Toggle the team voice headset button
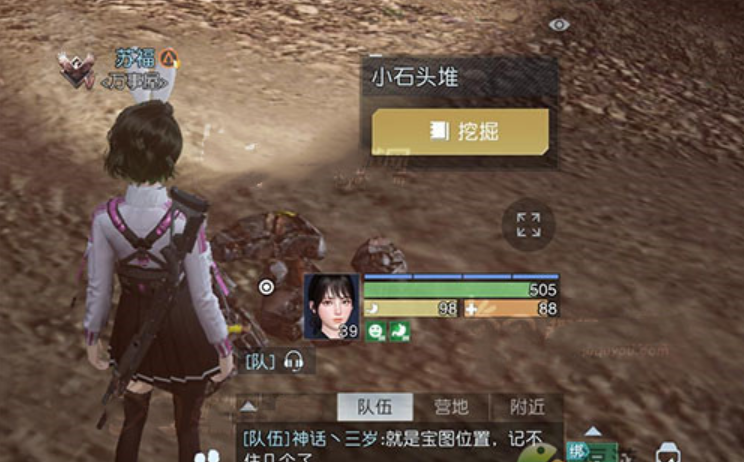 click(294, 361)
